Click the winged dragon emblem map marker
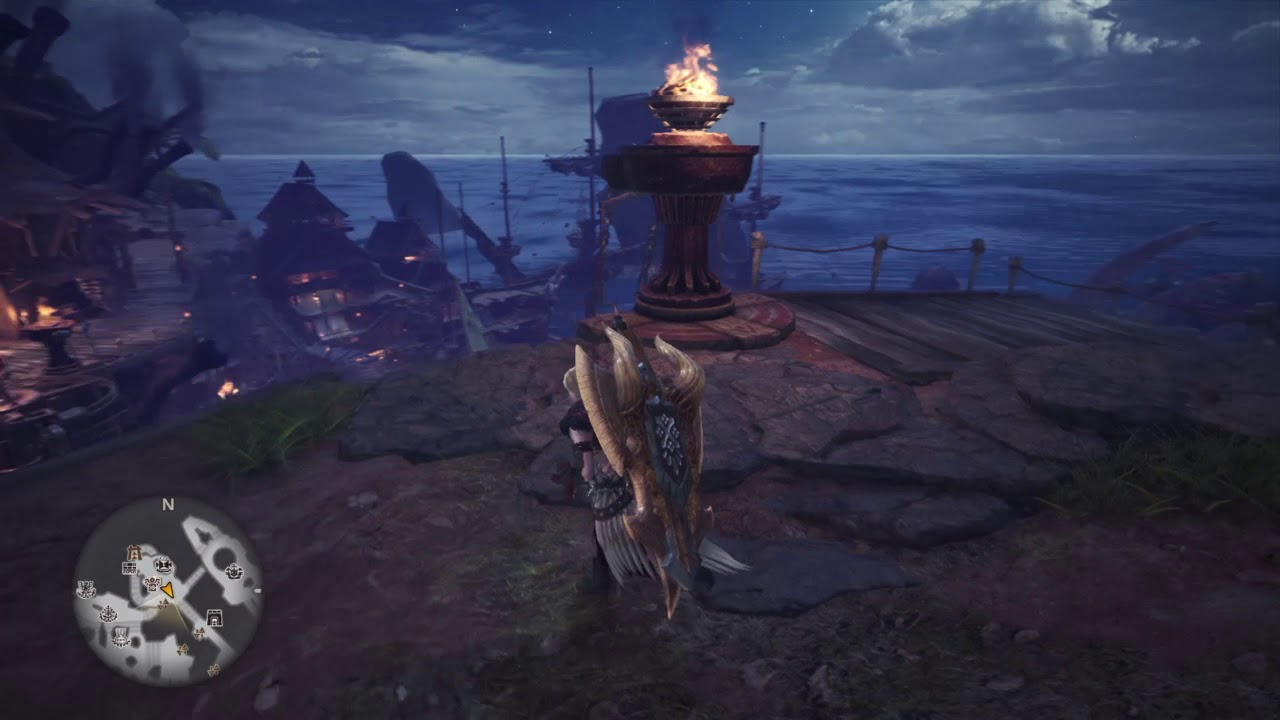1280x720 pixels. [x=86, y=590]
